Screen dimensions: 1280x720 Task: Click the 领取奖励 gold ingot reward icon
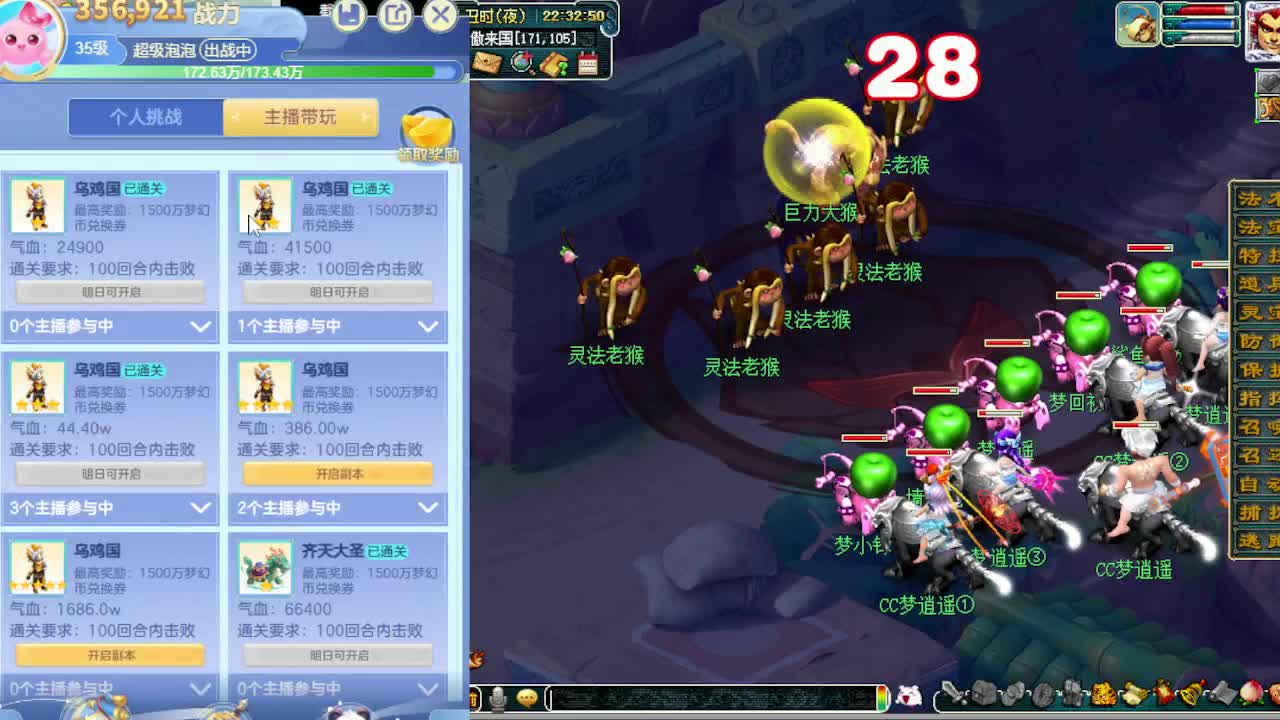pyautogui.click(x=426, y=128)
